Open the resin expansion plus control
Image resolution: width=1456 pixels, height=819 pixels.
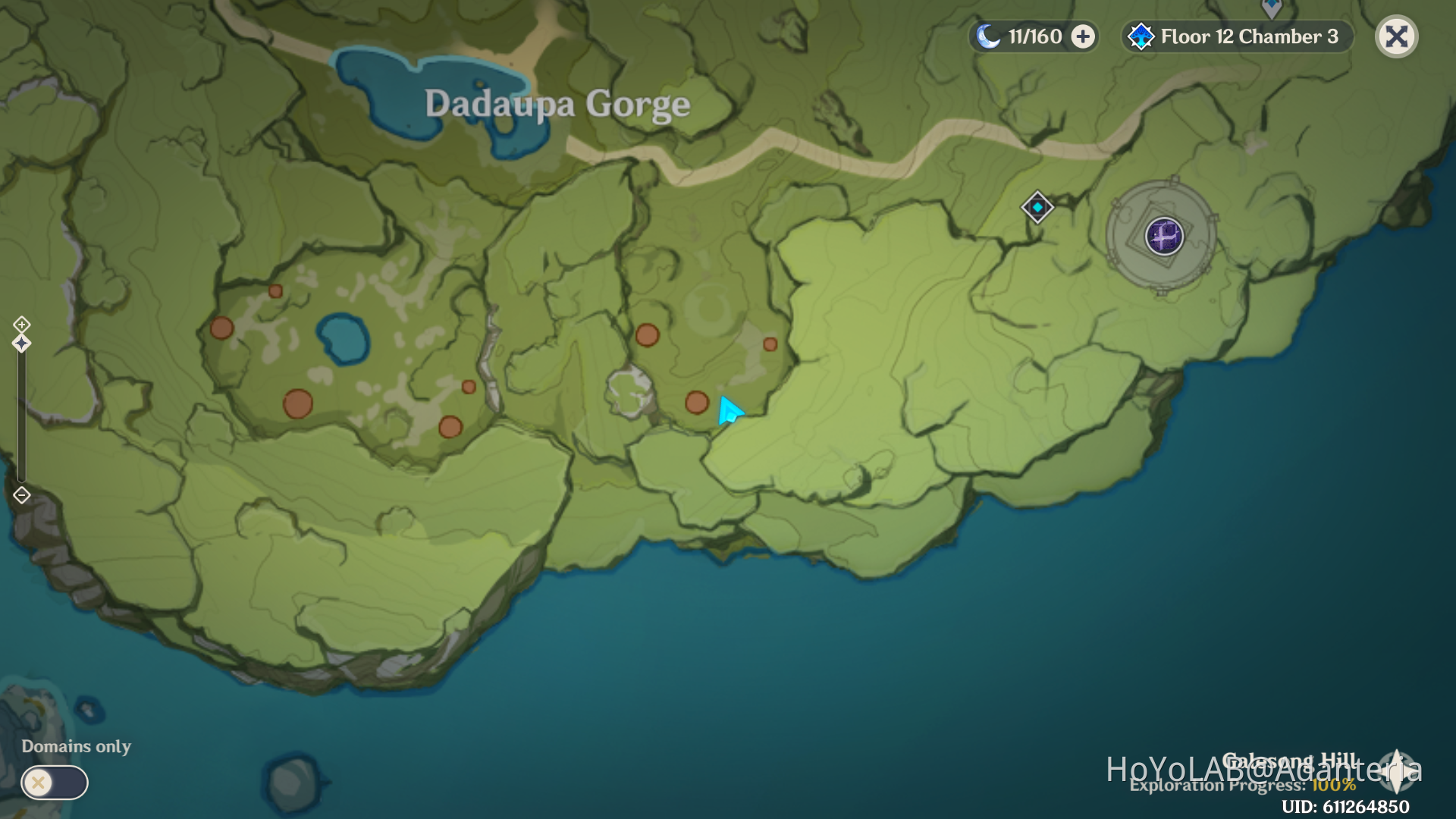coord(1082,35)
